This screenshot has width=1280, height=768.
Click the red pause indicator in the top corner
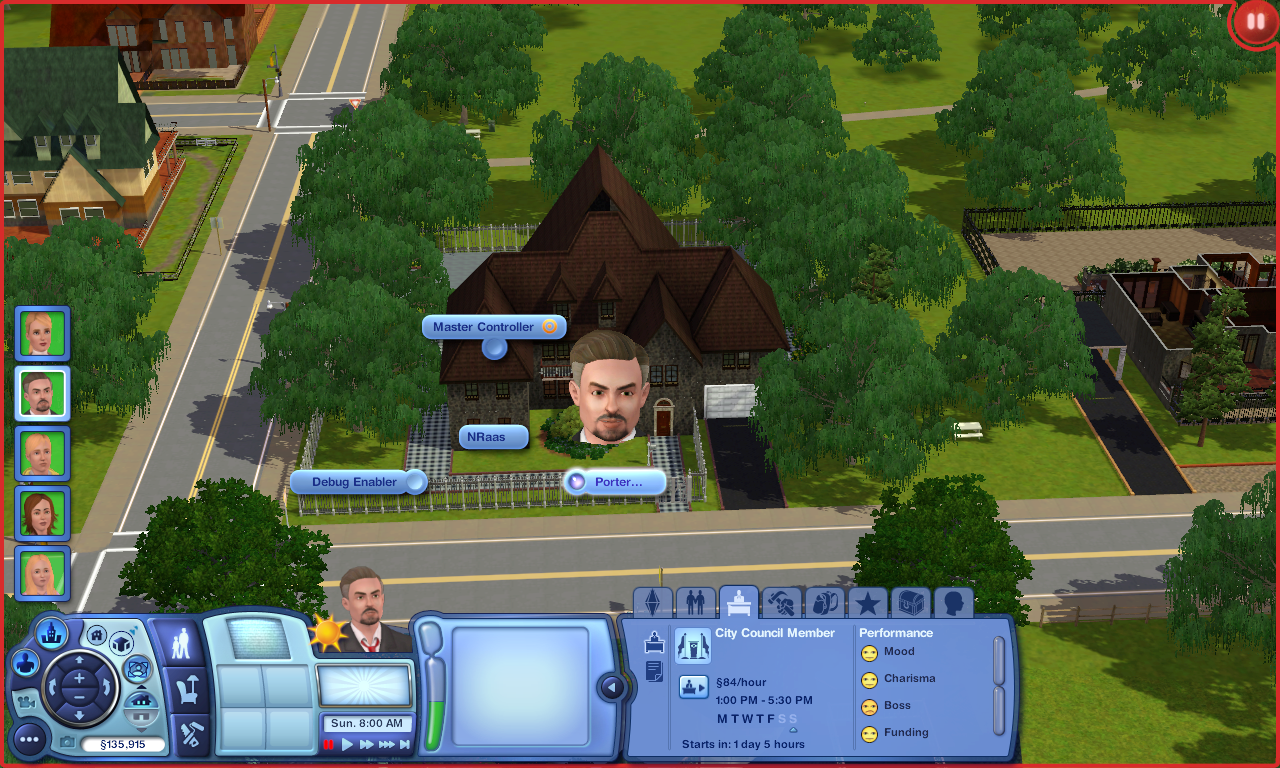(x=1254, y=23)
